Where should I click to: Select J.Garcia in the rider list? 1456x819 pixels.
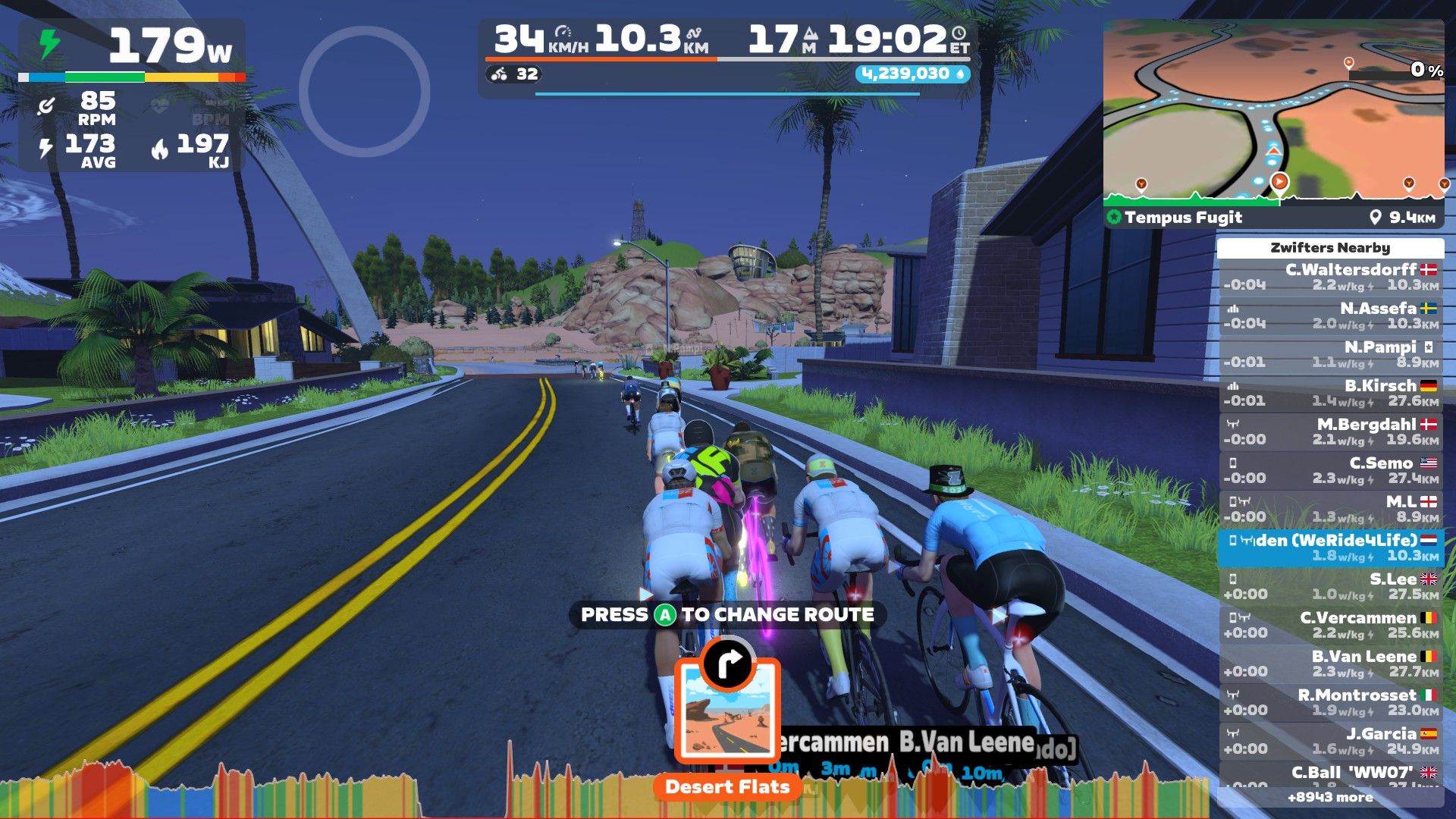1330,741
